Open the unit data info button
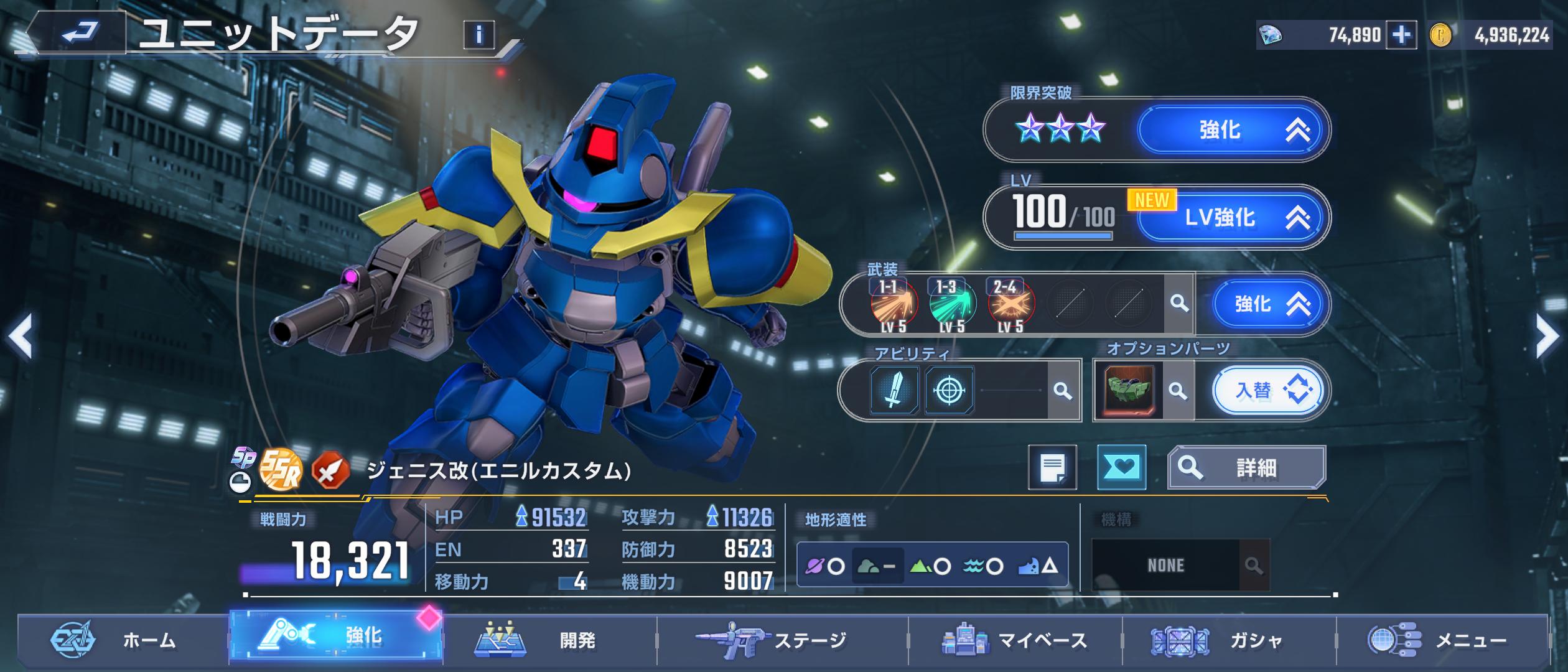 478,35
